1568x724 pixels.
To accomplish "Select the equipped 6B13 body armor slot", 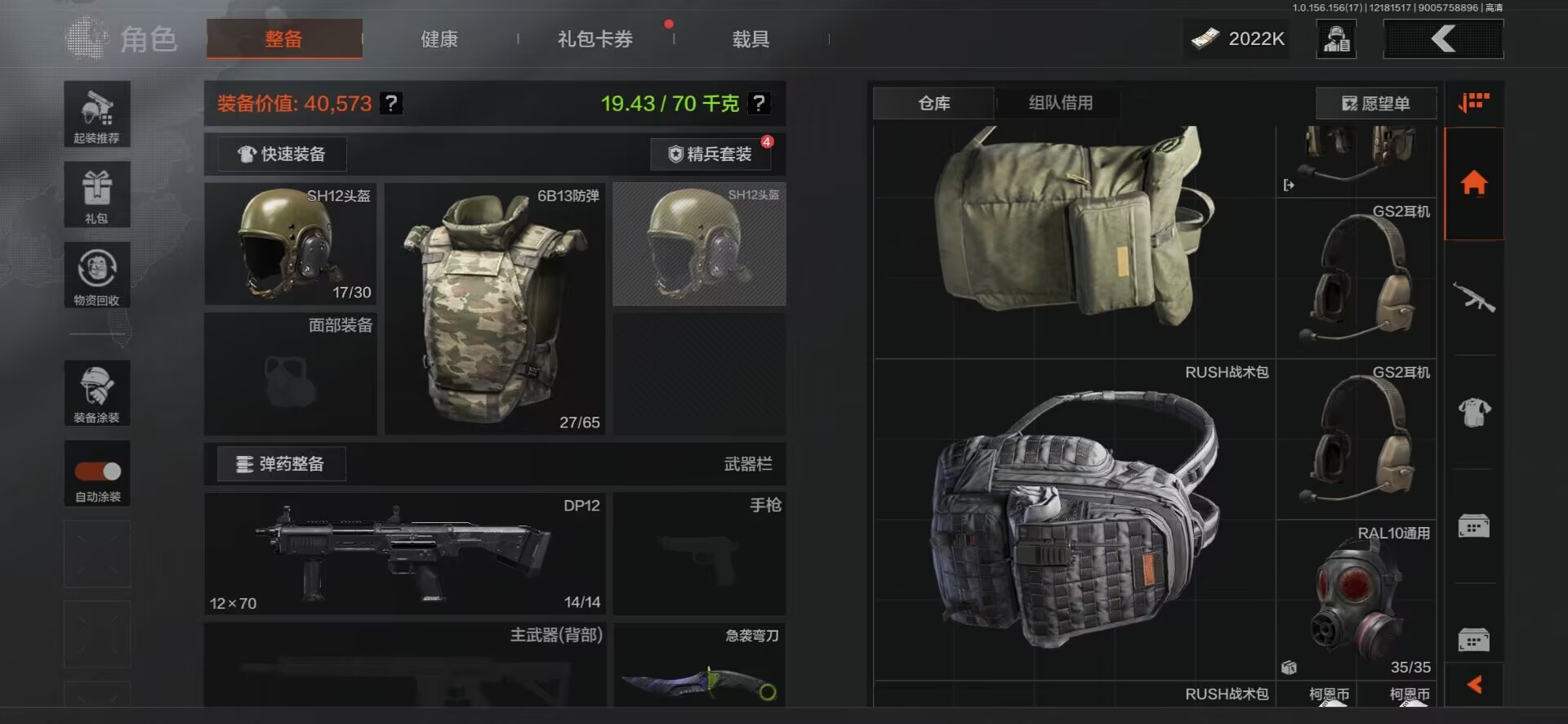I will click(494, 309).
